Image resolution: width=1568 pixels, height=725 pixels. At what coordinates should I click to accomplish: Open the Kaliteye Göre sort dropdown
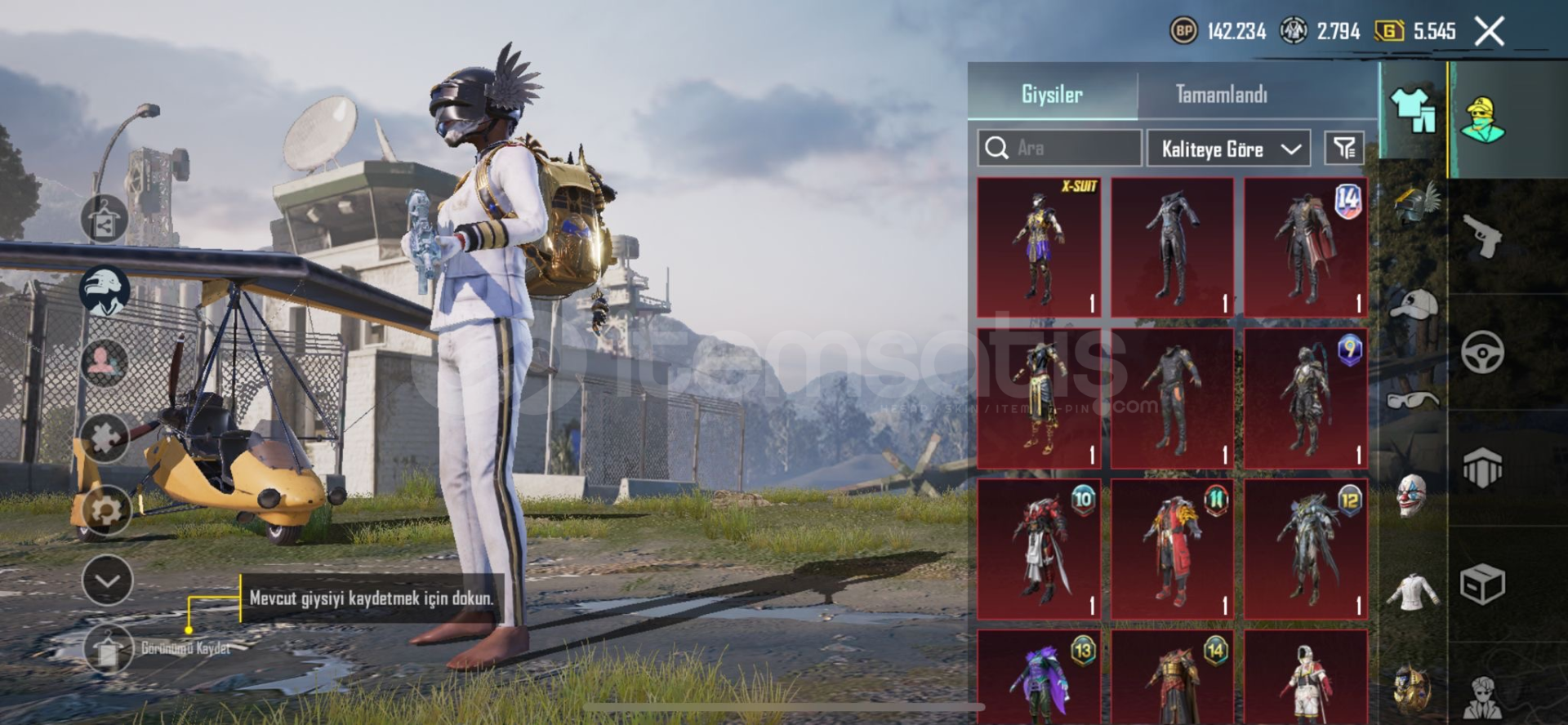1228,149
